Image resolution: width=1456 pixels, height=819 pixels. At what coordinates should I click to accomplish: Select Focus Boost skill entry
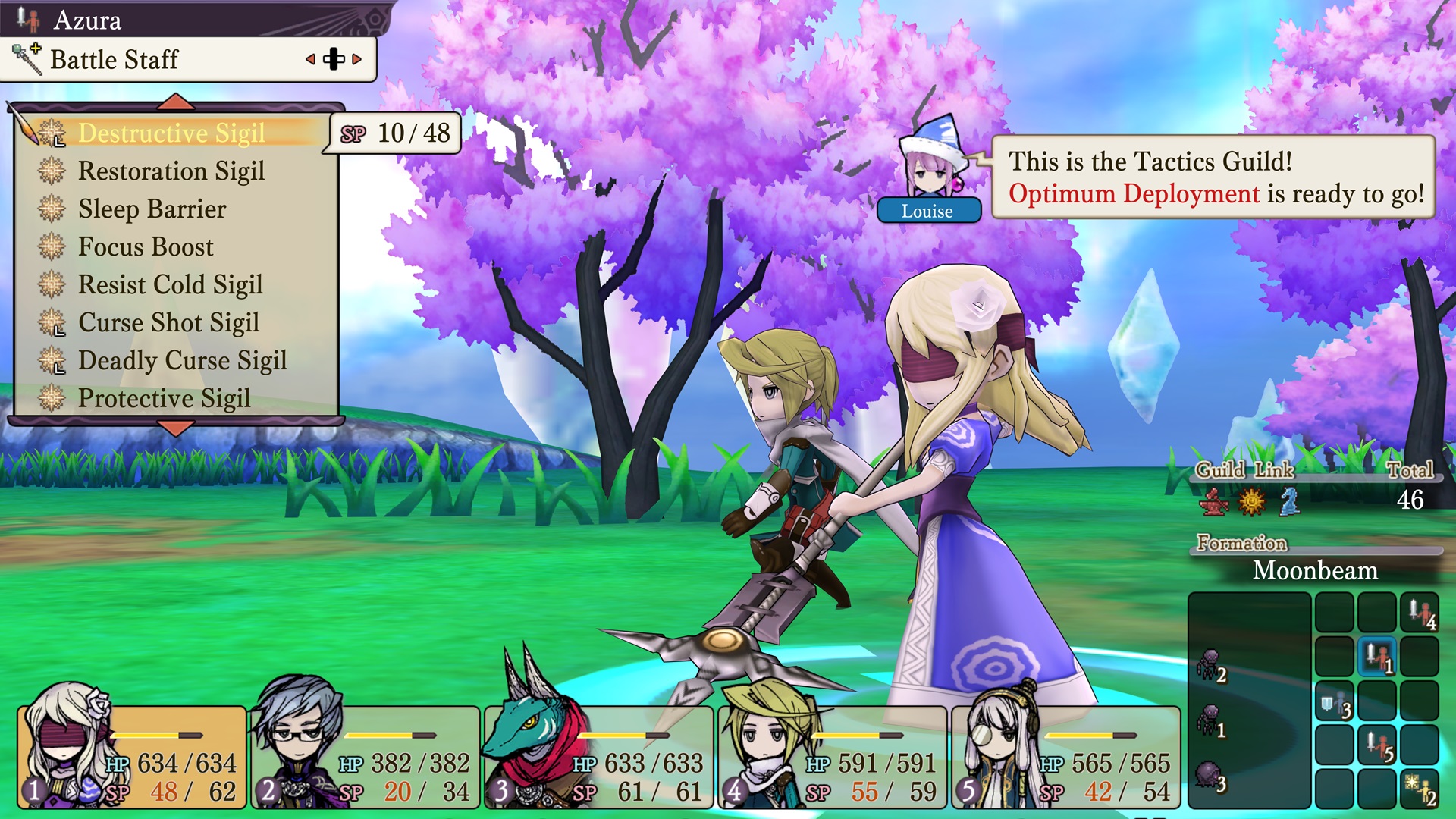(x=146, y=247)
